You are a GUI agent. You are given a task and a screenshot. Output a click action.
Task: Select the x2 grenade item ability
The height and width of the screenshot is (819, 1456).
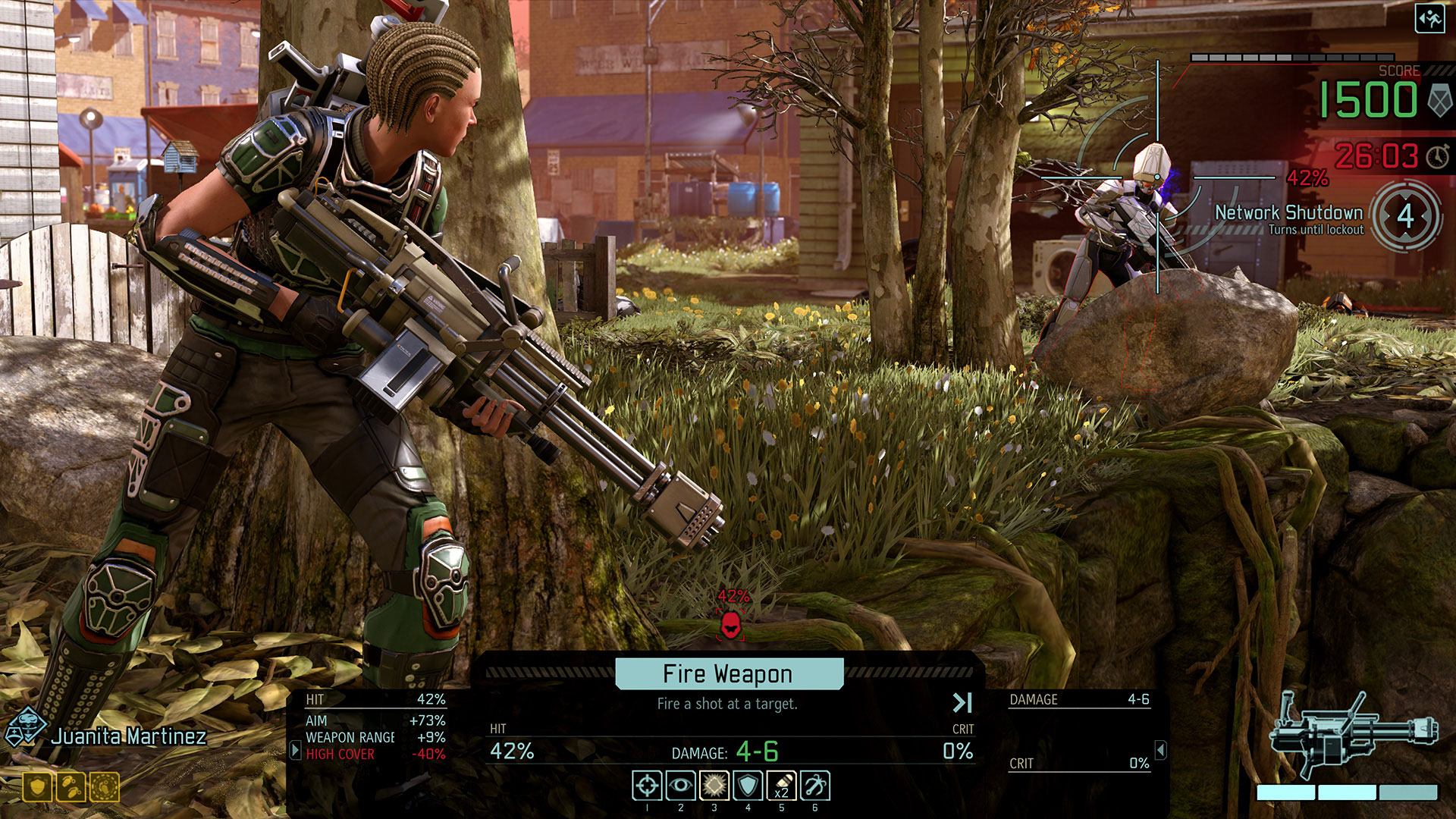point(781,786)
